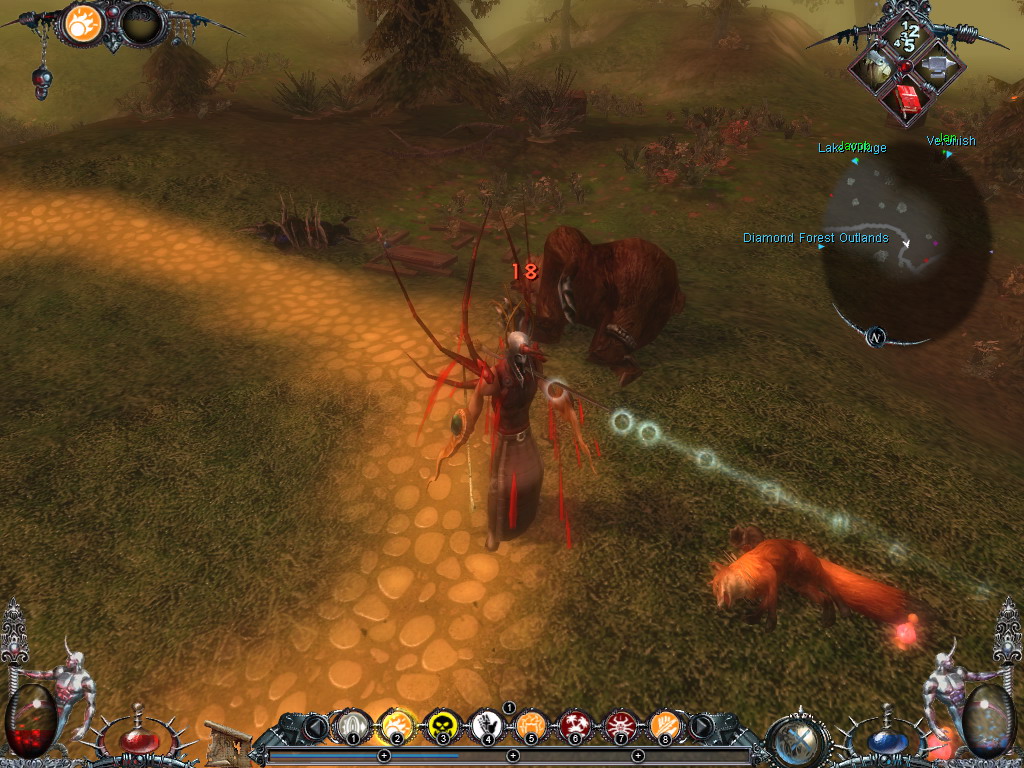Show next skill bar with right arrow
The height and width of the screenshot is (768, 1024).
click(x=702, y=726)
